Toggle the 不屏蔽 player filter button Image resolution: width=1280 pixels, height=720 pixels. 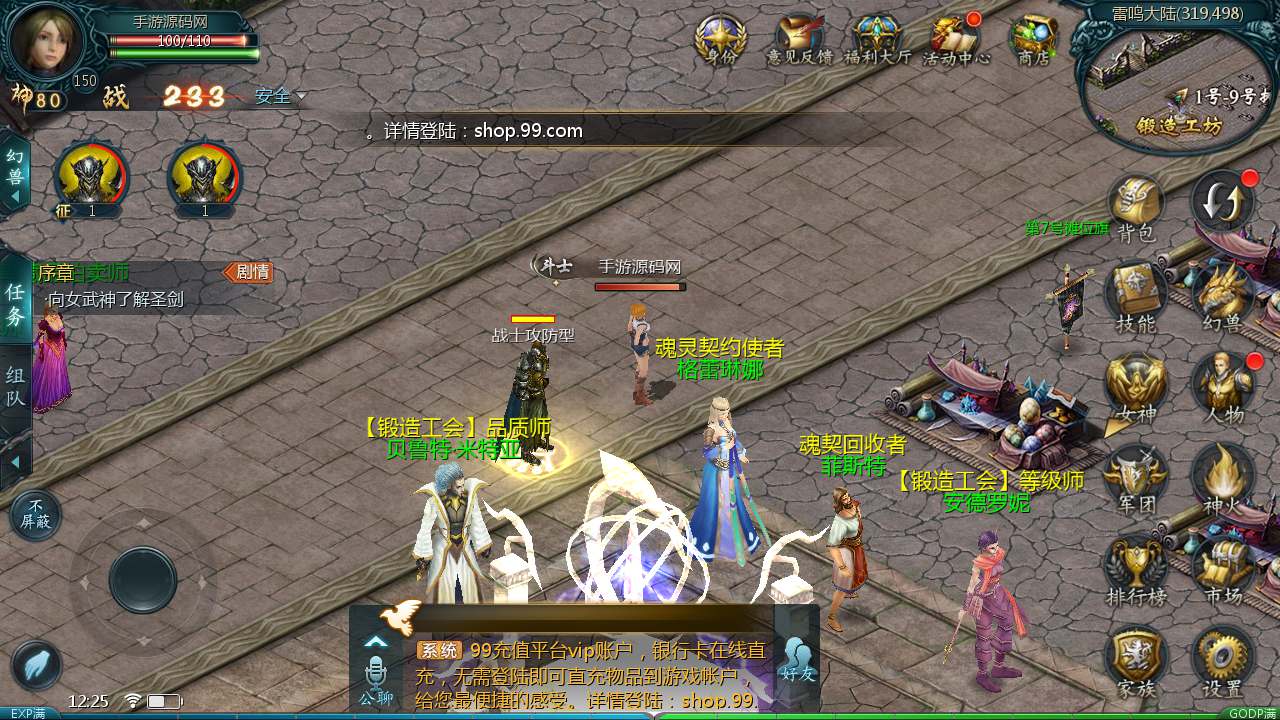pos(36,516)
